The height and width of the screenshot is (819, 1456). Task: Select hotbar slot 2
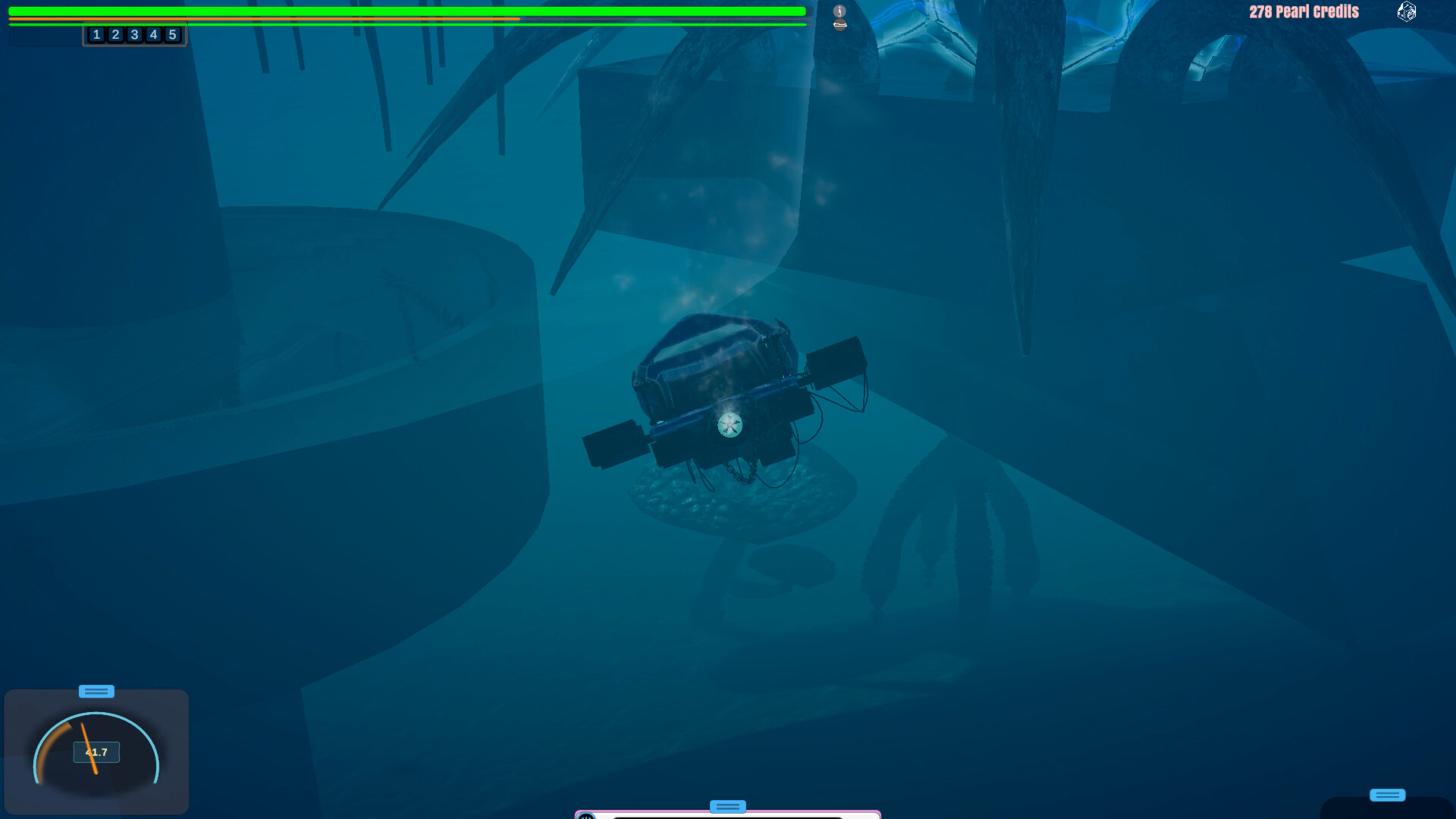click(115, 34)
